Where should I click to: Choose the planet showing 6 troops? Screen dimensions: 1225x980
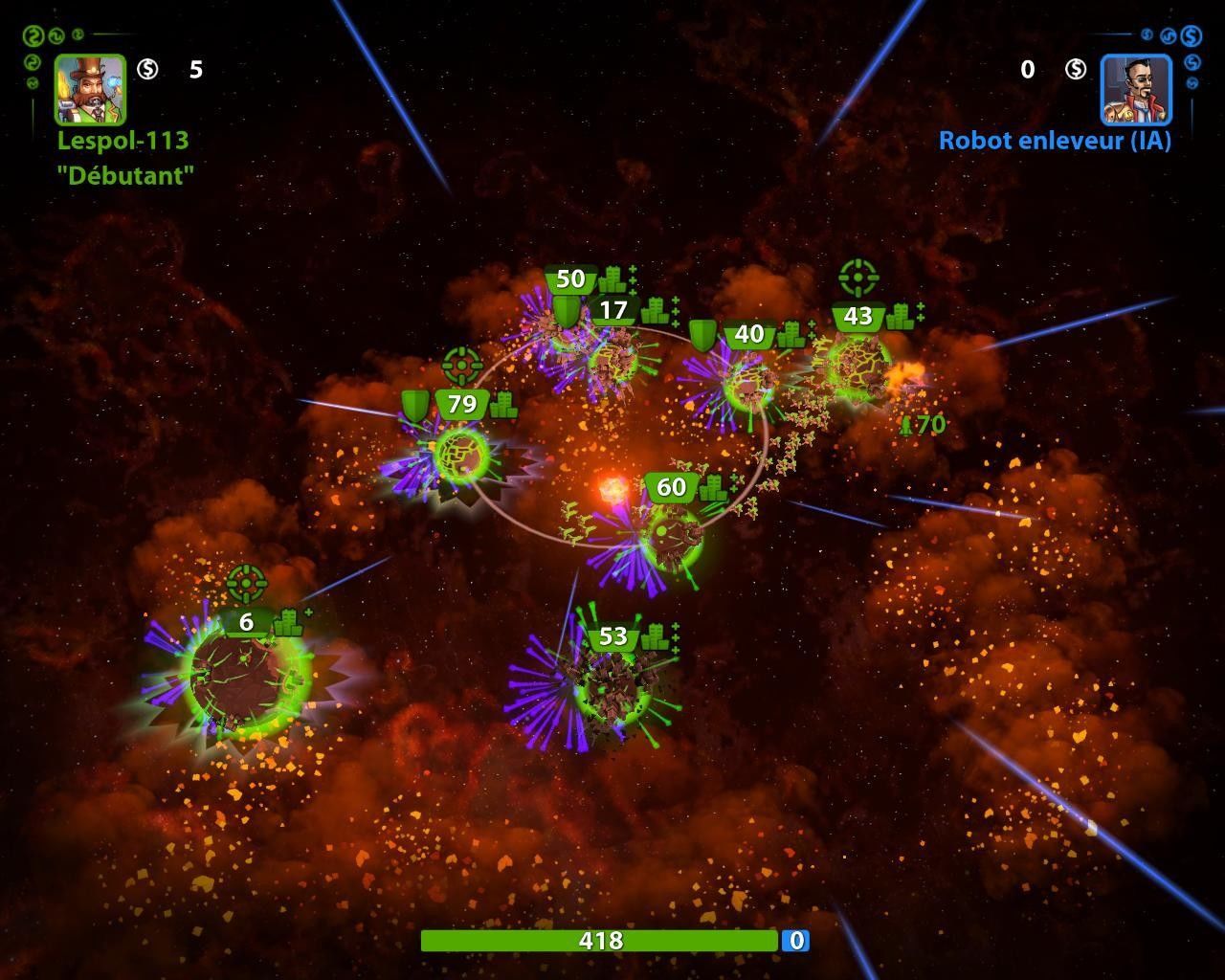(247, 675)
